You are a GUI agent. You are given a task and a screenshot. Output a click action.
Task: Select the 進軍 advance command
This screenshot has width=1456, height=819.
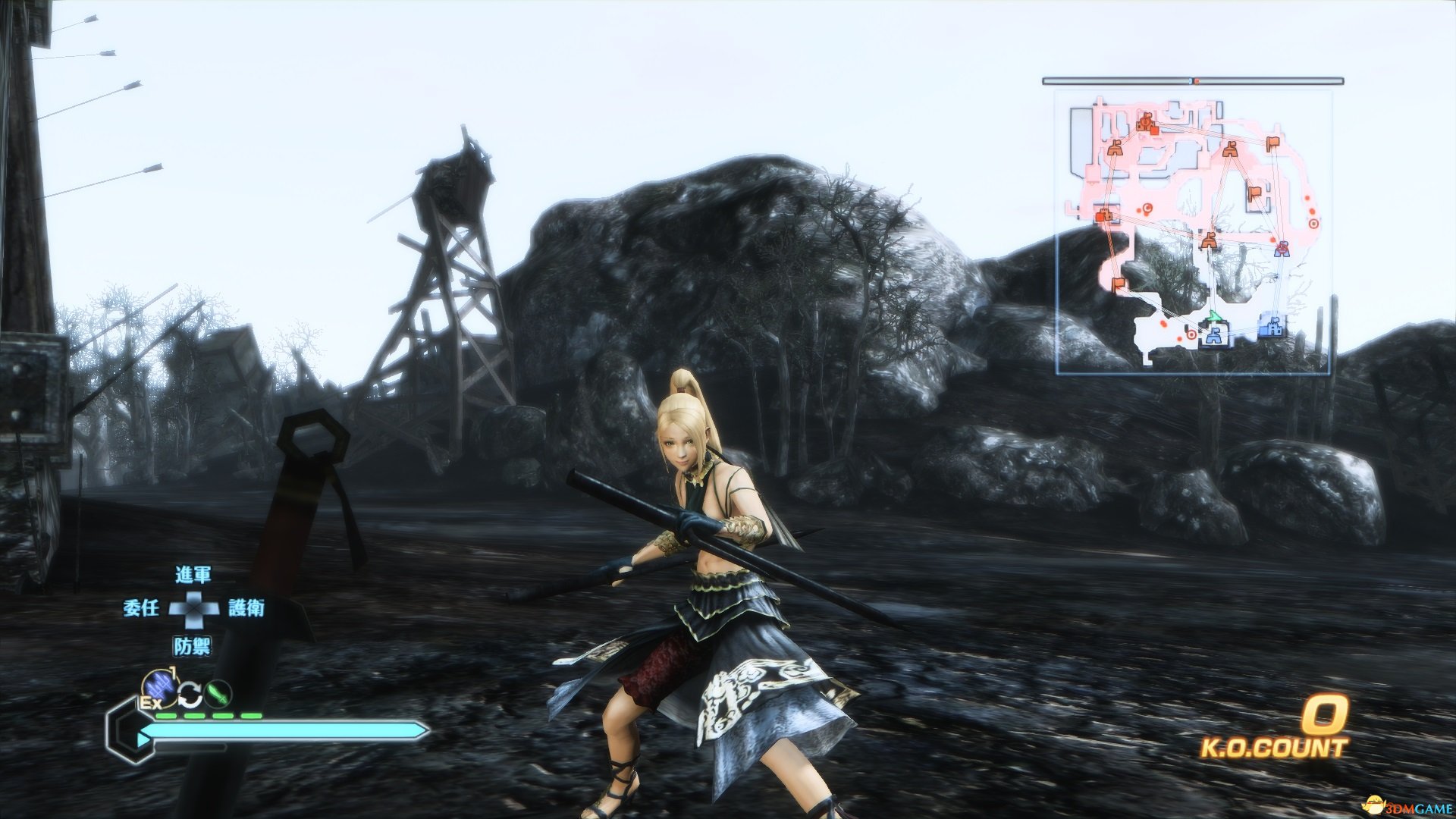[193, 575]
